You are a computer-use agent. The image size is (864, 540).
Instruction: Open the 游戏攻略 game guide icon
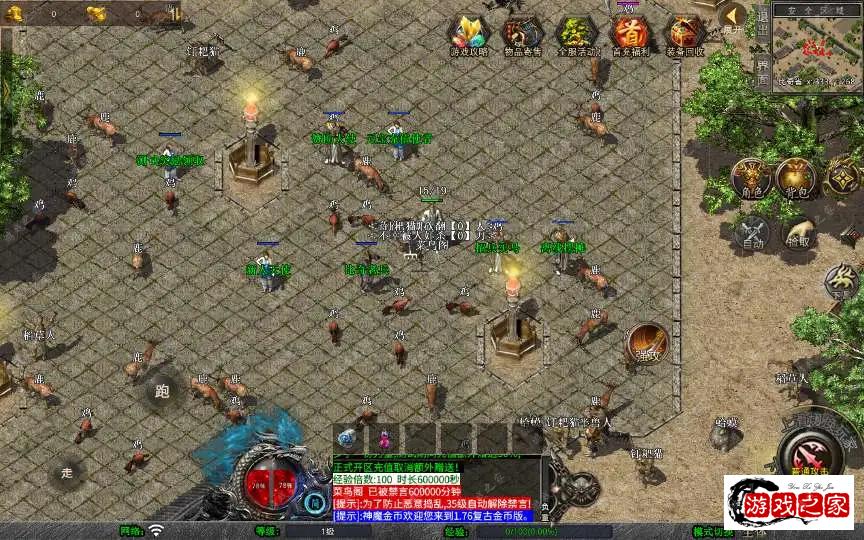467,35
